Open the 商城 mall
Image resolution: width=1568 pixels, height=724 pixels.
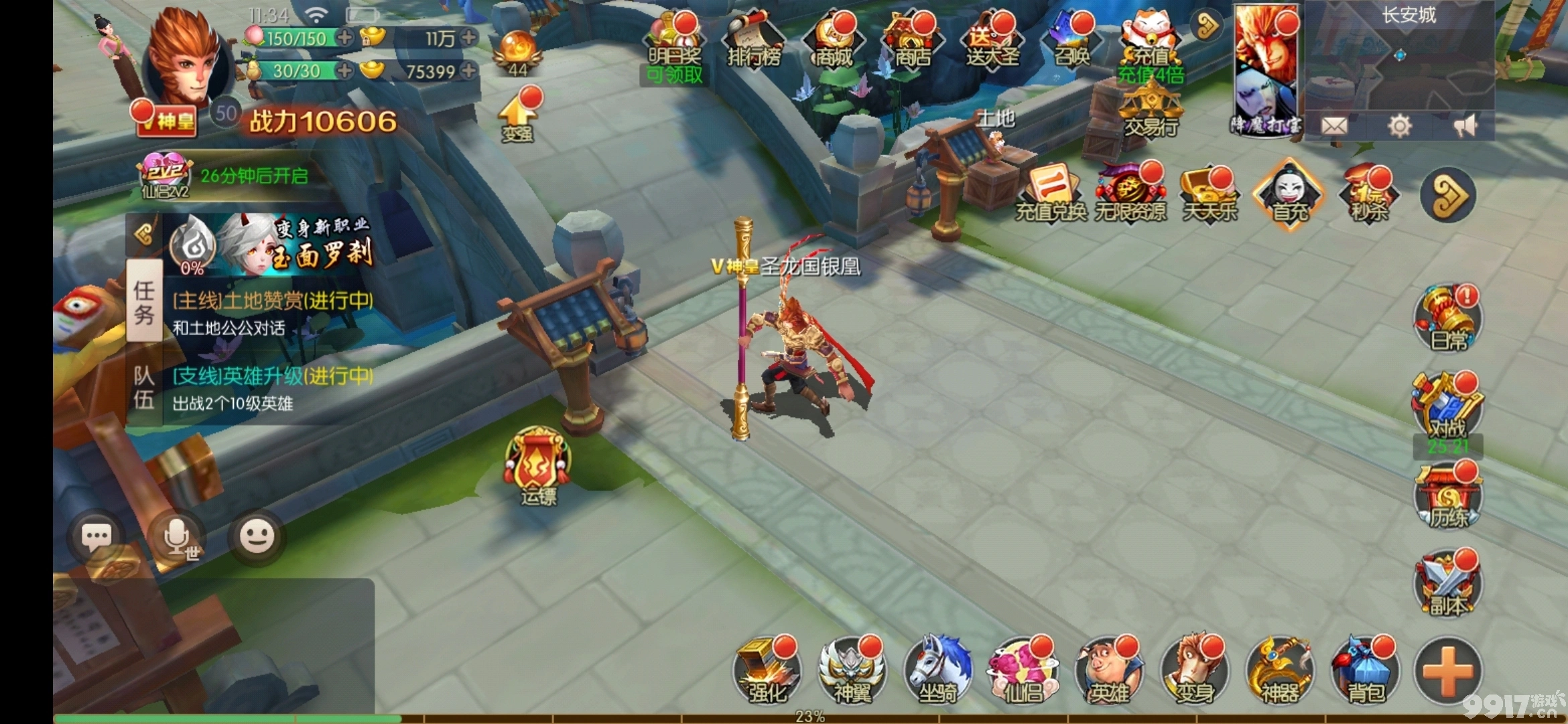pyautogui.click(x=834, y=40)
